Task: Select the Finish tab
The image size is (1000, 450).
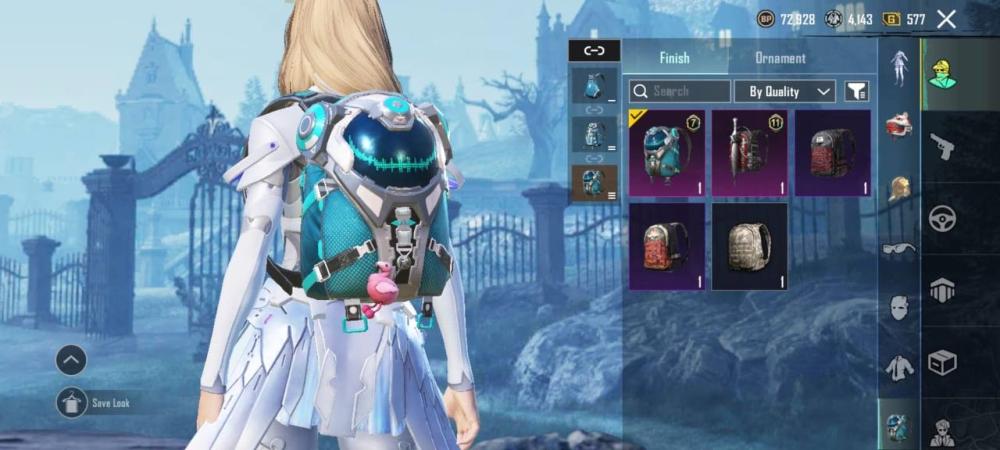Action: click(674, 58)
